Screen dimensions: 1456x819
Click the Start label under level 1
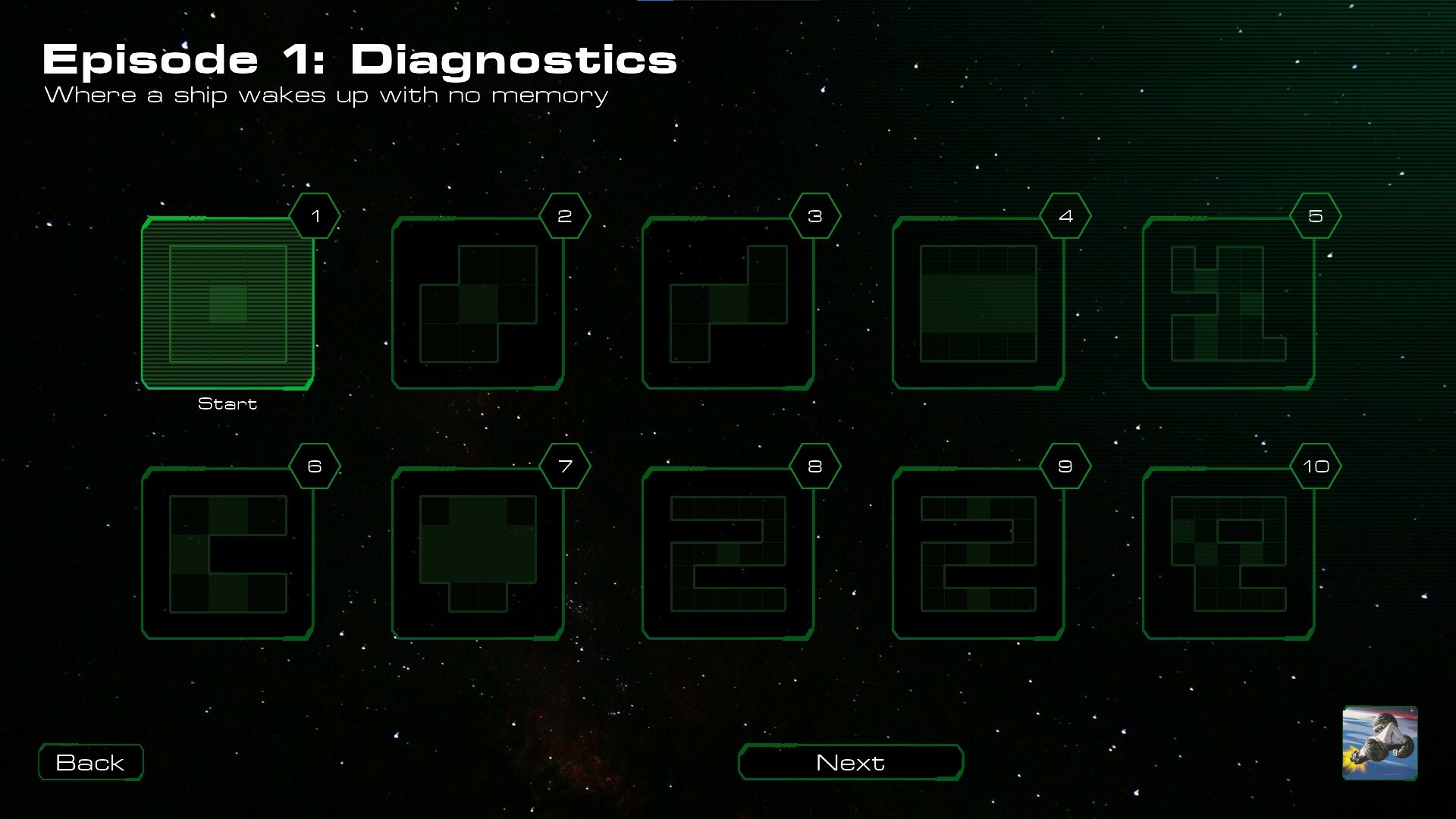227,403
